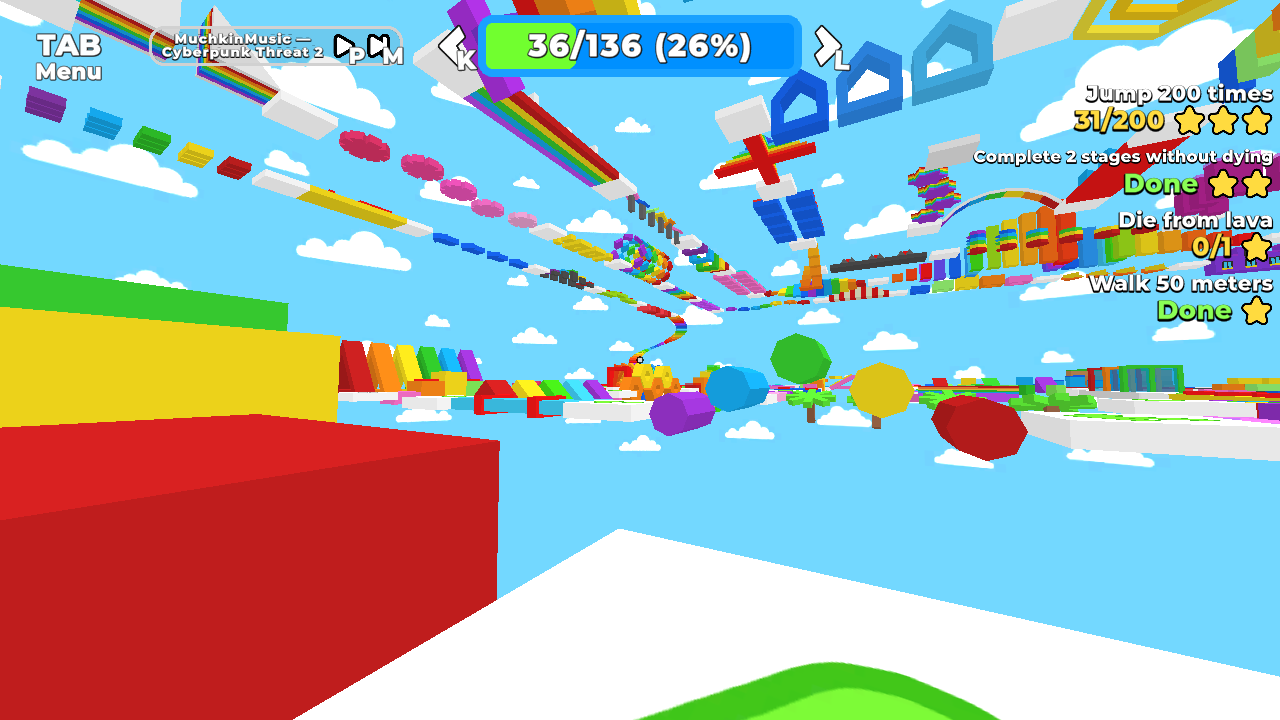The height and width of the screenshot is (720, 1280).
Task: Click the Done label on Walk 50 meters
Action: coord(1196,311)
